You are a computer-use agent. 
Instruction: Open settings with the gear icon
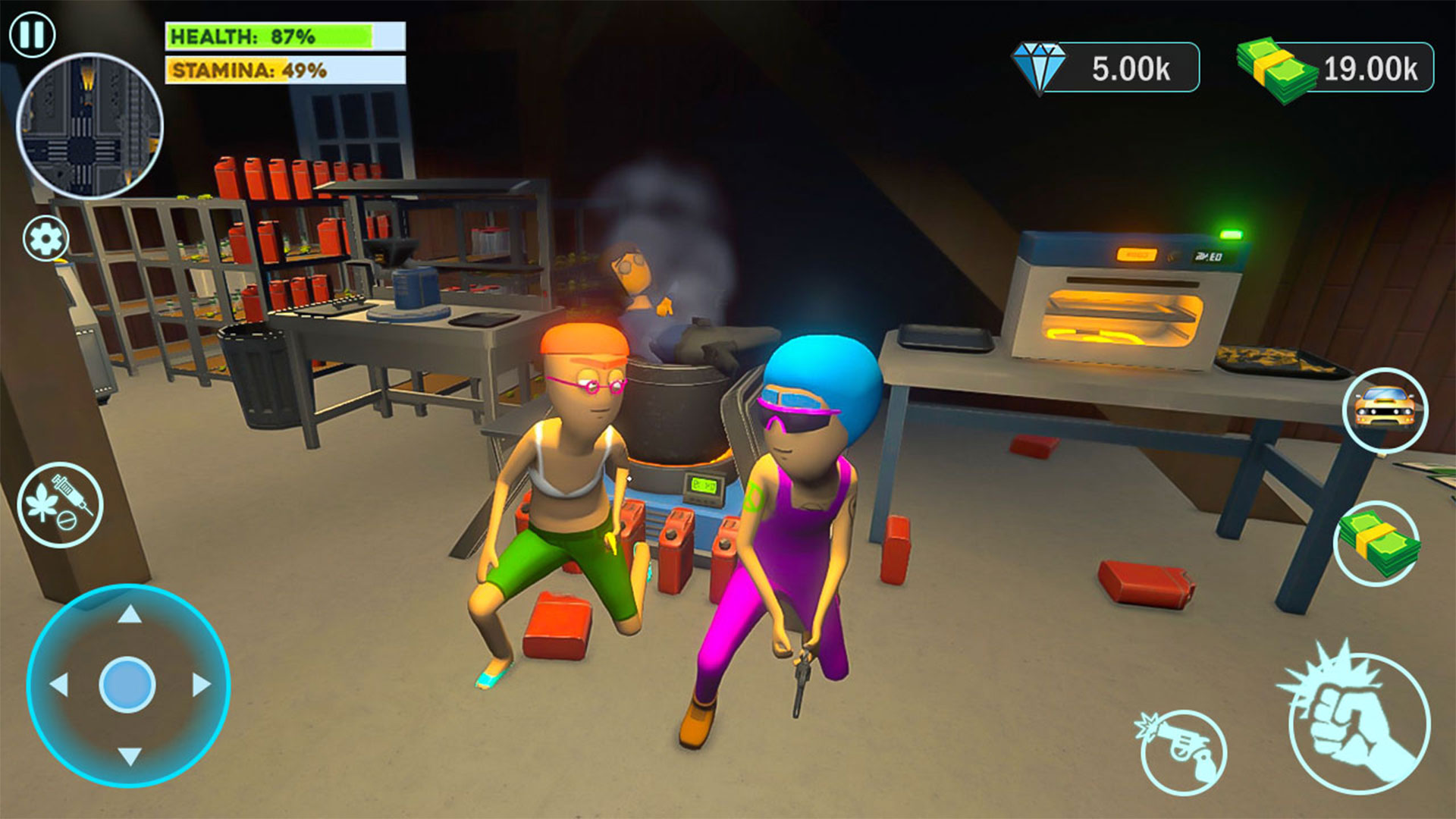point(45,239)
